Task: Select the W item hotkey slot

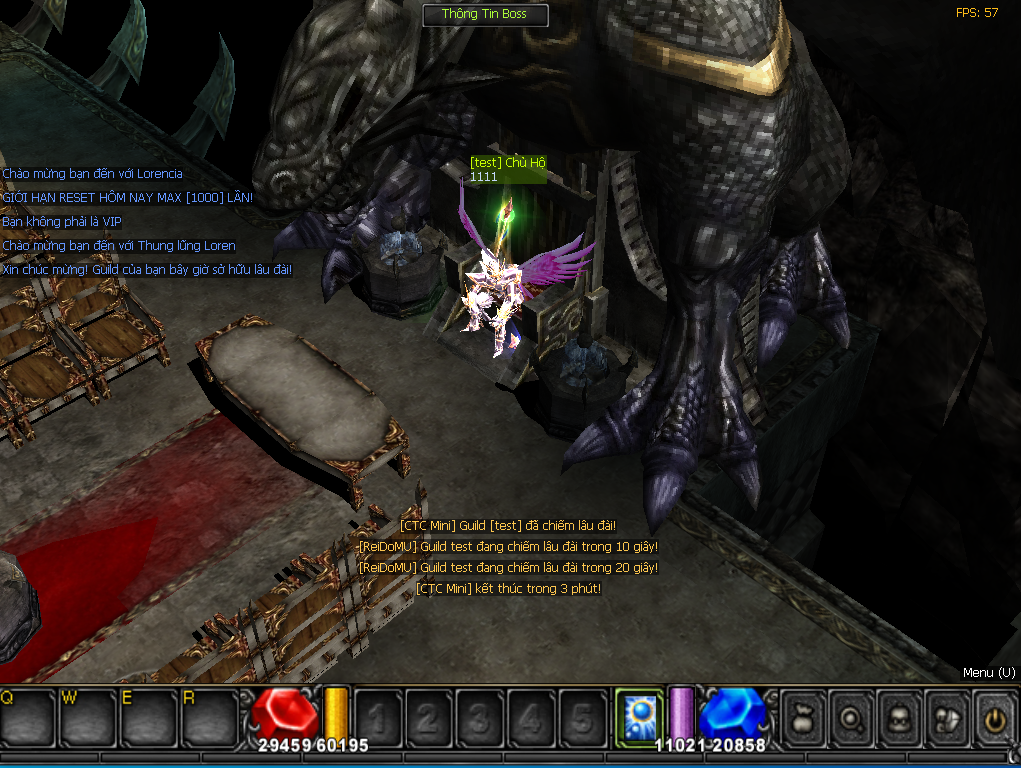Action: [87, 716]
